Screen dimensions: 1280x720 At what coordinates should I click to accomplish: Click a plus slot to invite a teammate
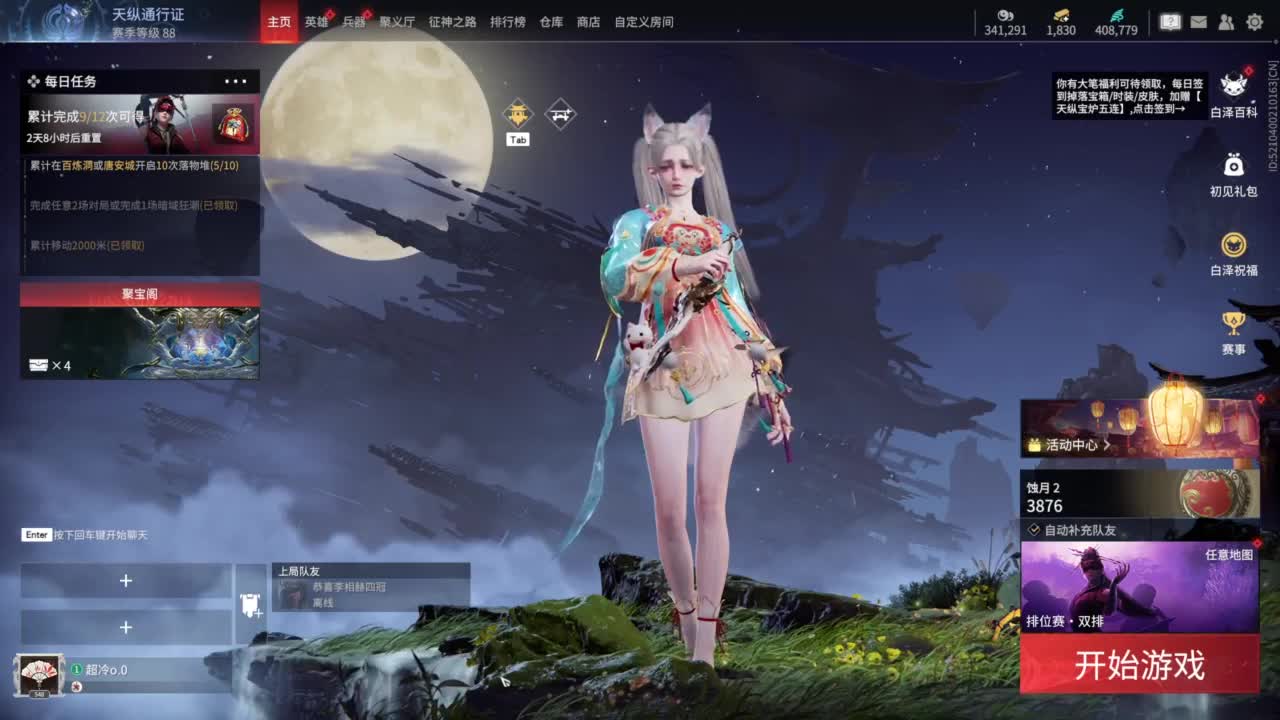pyautogui.click(x=126, y=580)
